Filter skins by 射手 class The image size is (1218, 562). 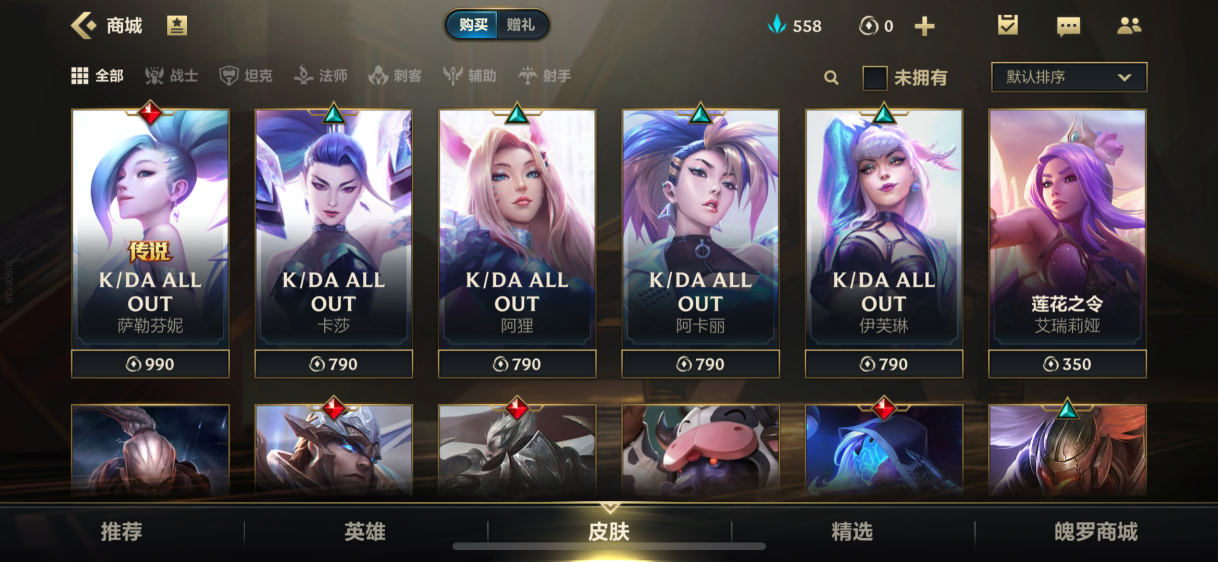coord(545,76)
